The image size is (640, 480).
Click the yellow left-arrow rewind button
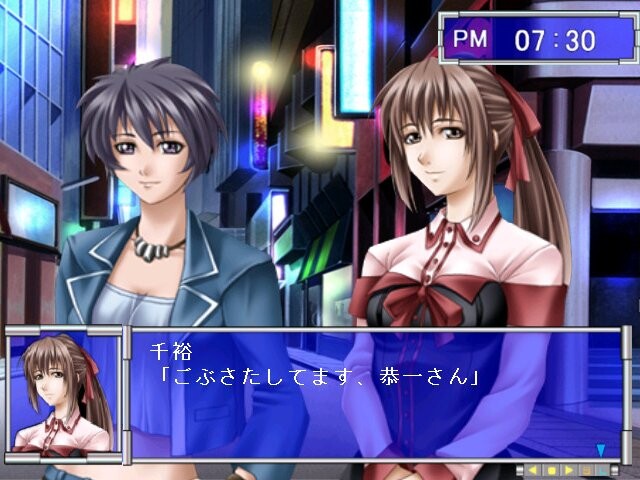tap(533, 470)
